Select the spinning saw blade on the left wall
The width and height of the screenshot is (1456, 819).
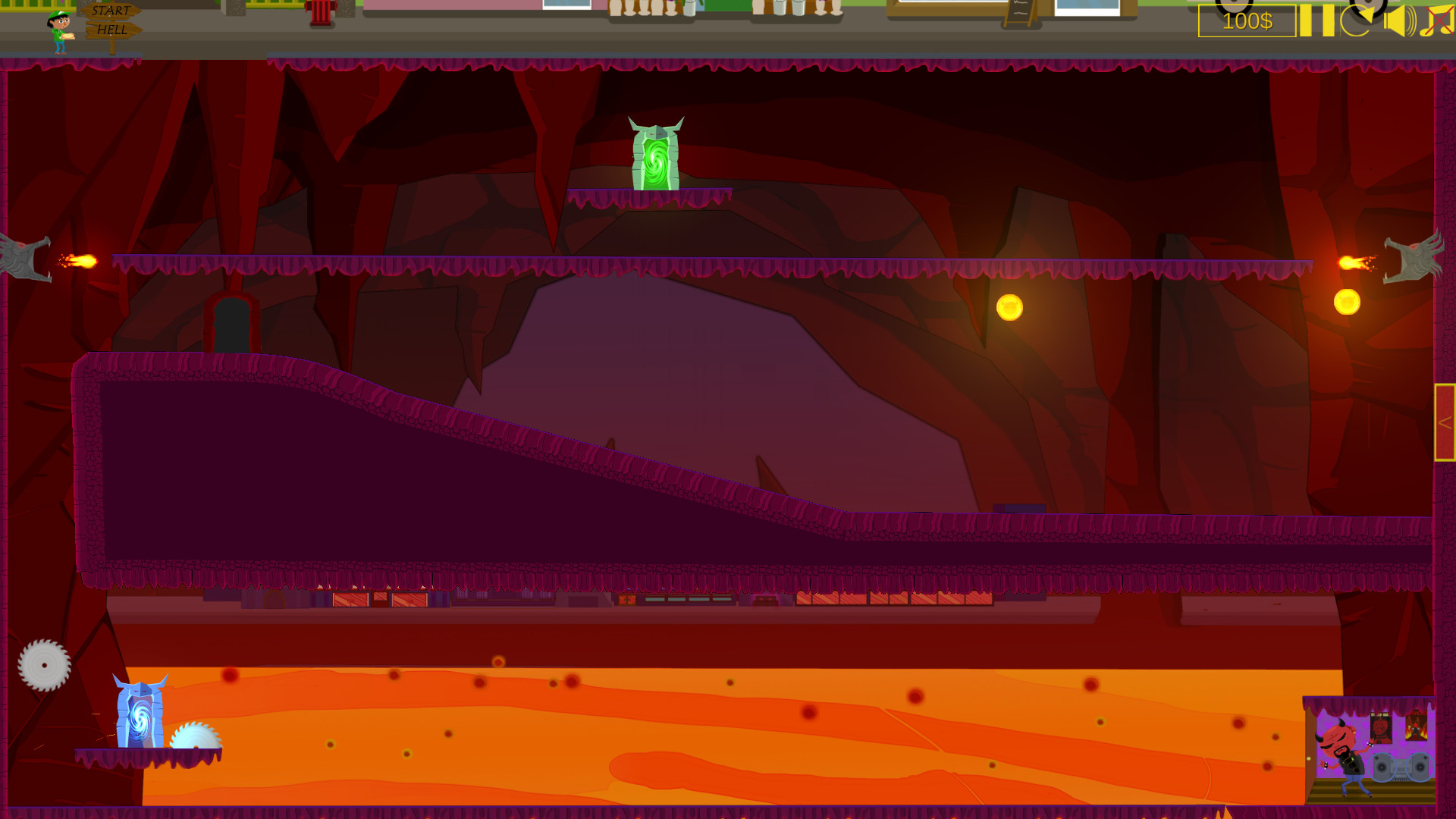[43, 664]
